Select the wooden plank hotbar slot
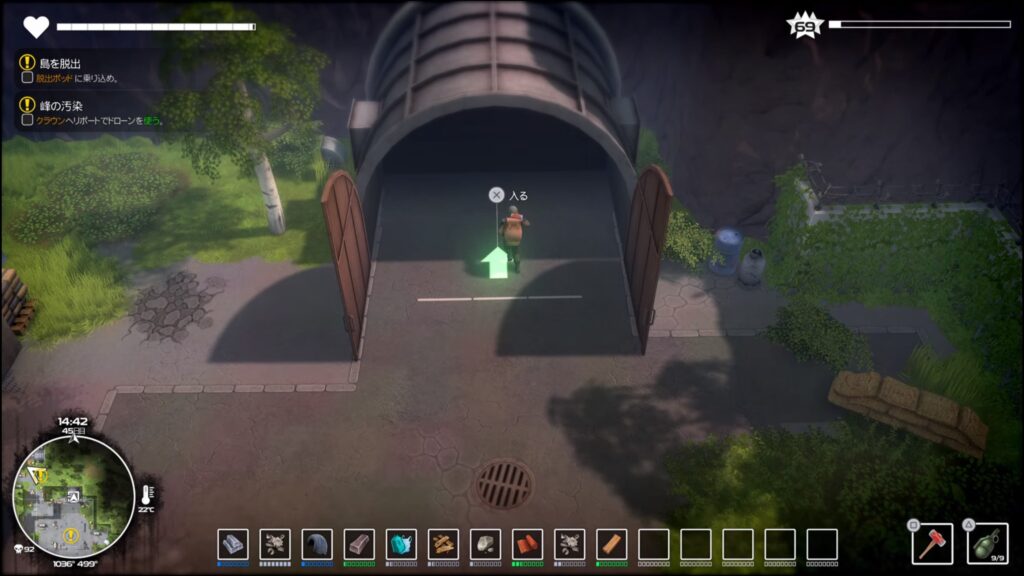The image size is (1024, 576). pyautogui.click(x=611, y=544)
